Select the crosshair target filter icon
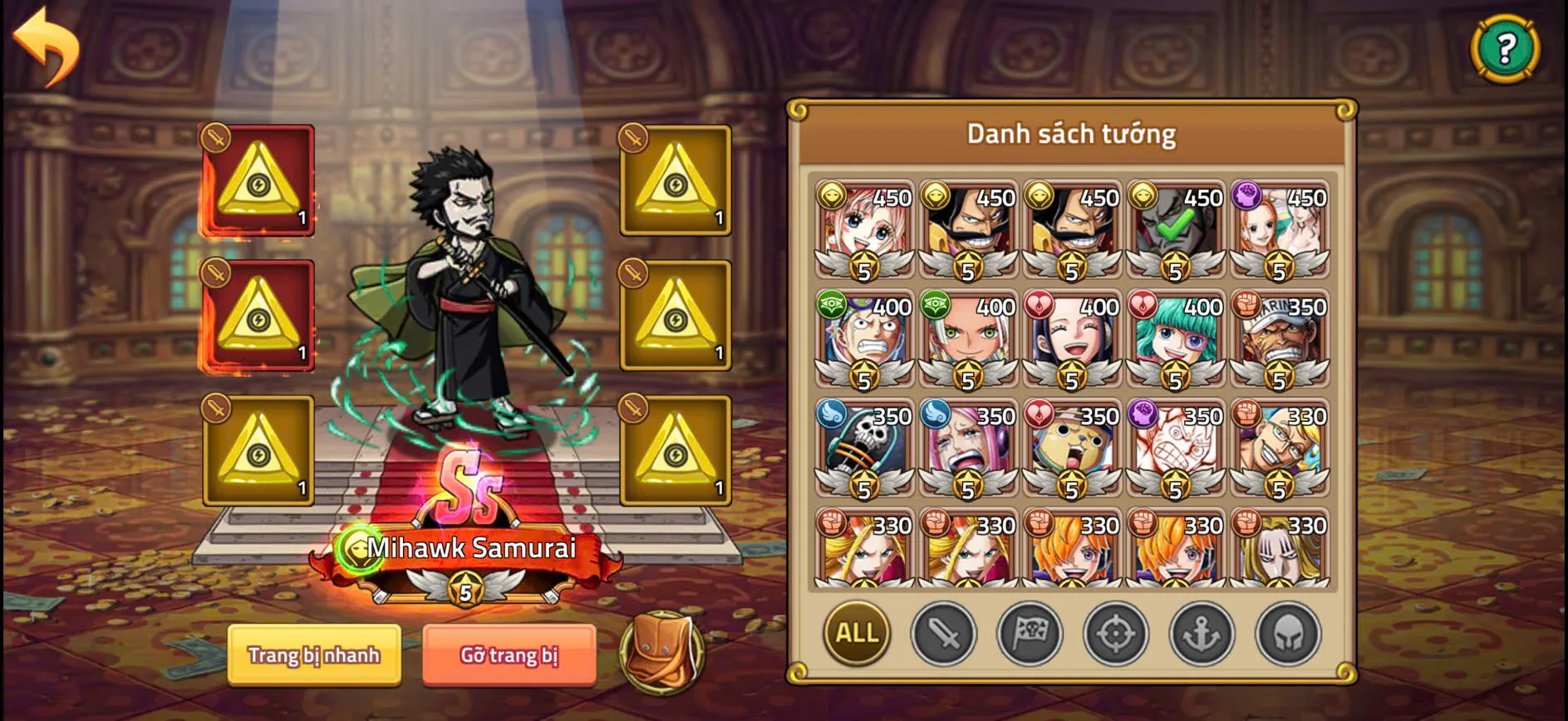Screen dimensions: 1568x721 click(x=1116, y=634)
